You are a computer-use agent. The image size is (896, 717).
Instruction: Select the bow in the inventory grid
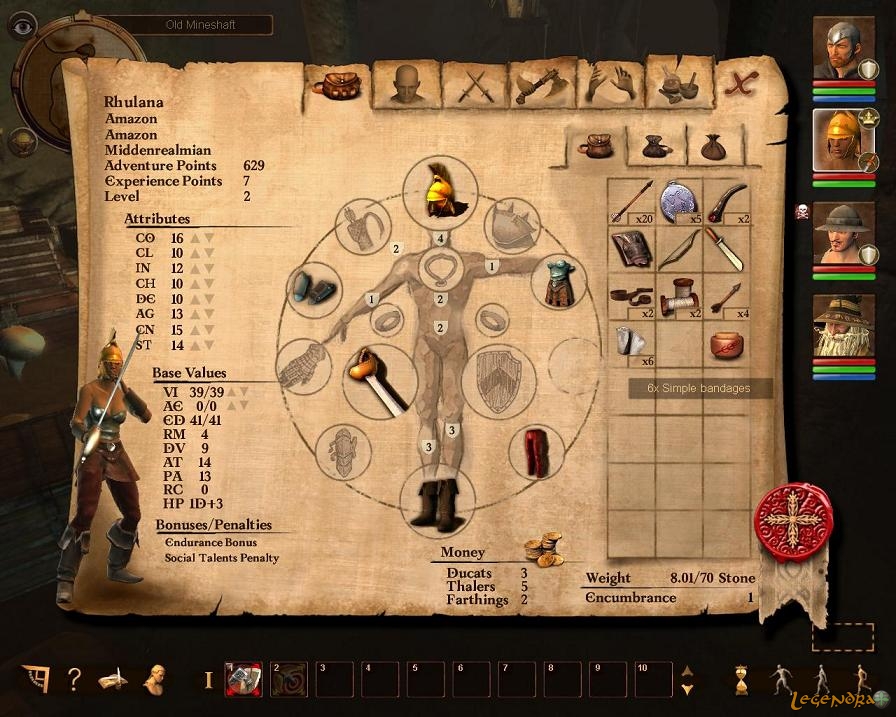coord(679,249)
